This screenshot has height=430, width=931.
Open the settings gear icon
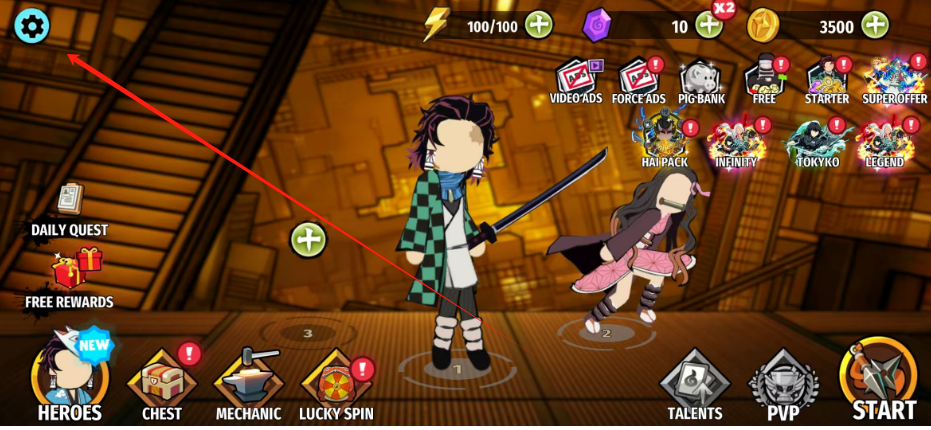coord(30,26)
